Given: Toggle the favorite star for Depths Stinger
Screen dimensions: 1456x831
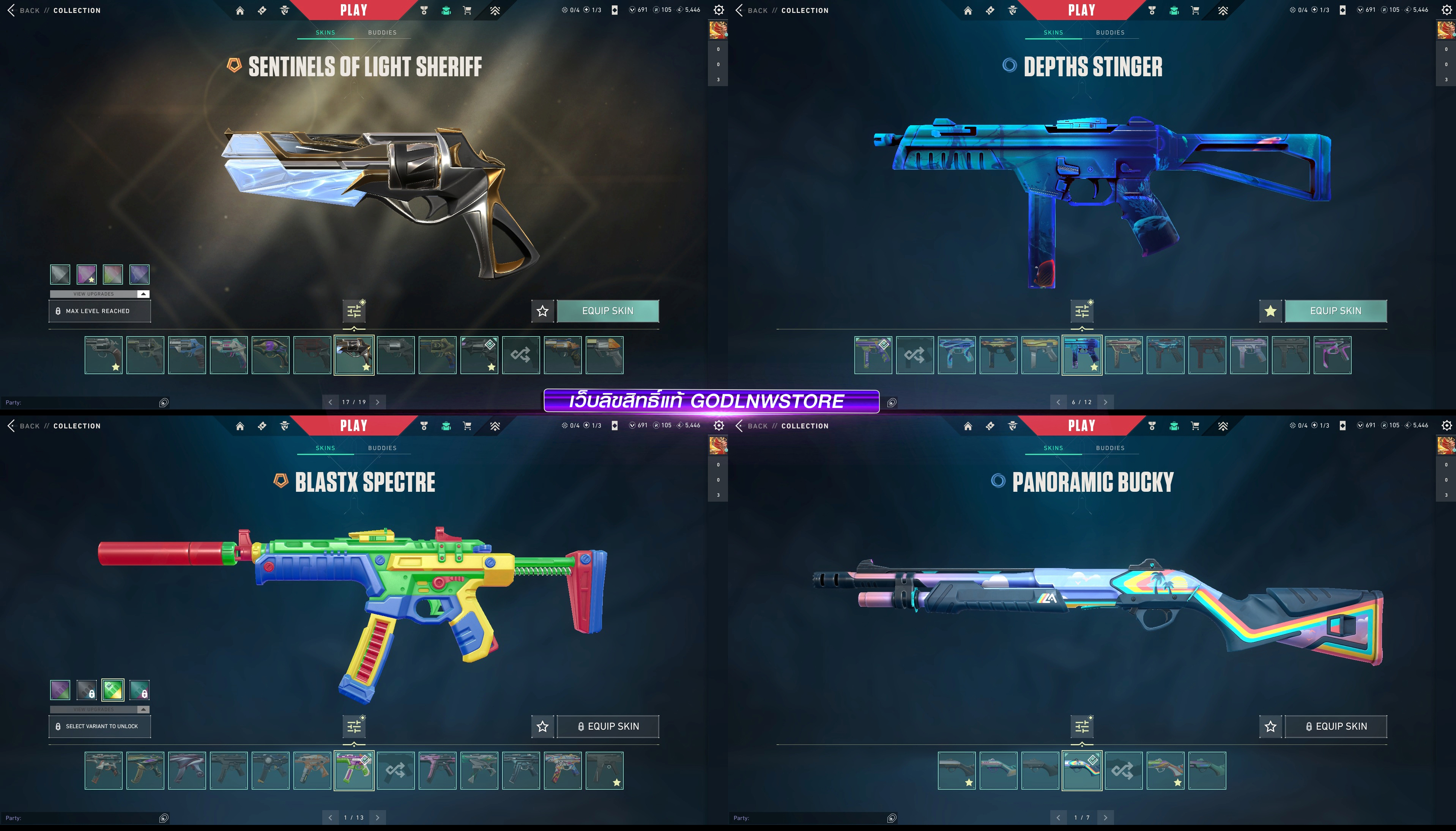Looking at the screenshot, I should click(x=1270, y=311).
